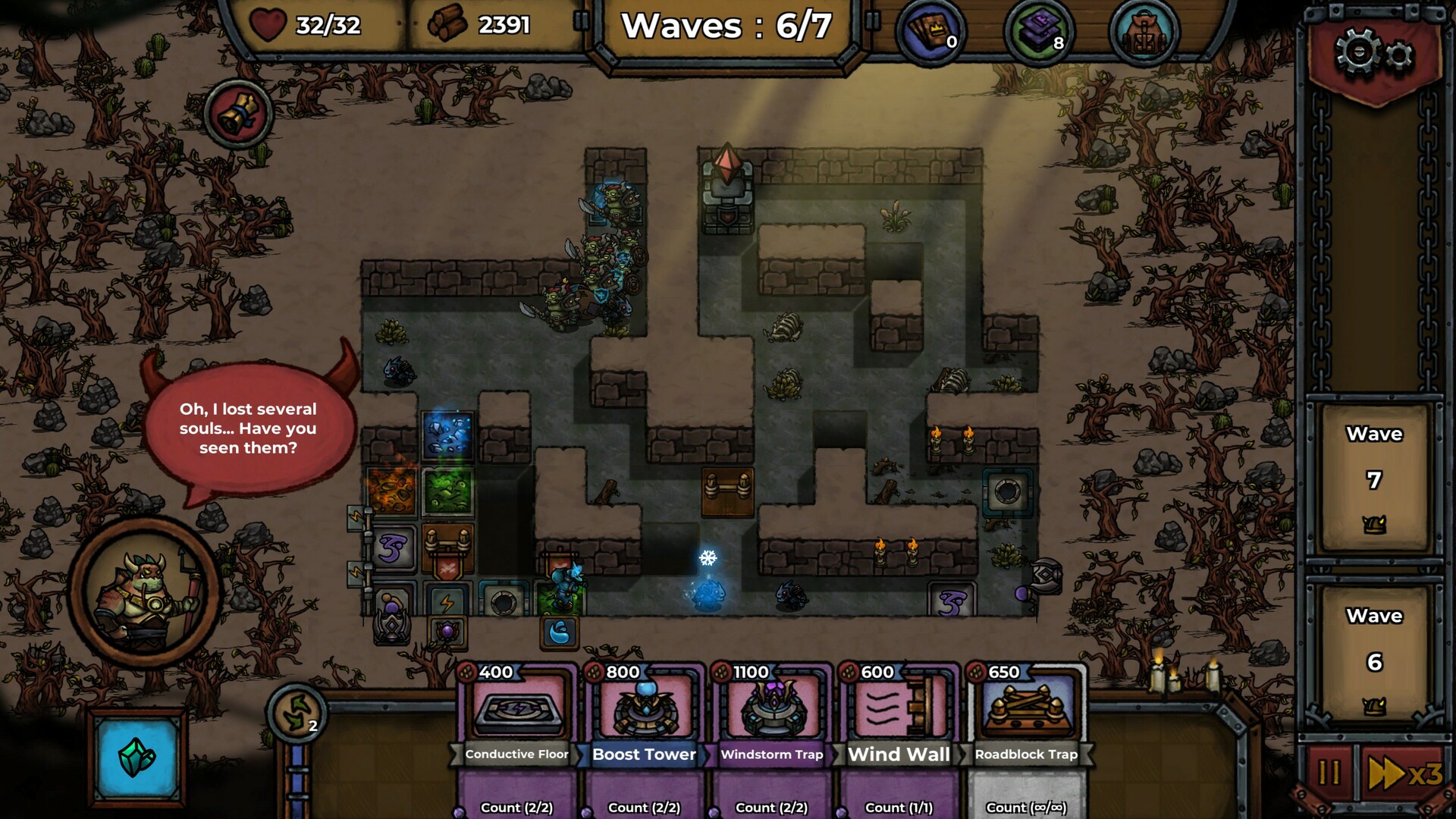This screenshot has height=819, width=1456.
Task: Open the purple stacked tiles icon
Action: point(1039,32)
